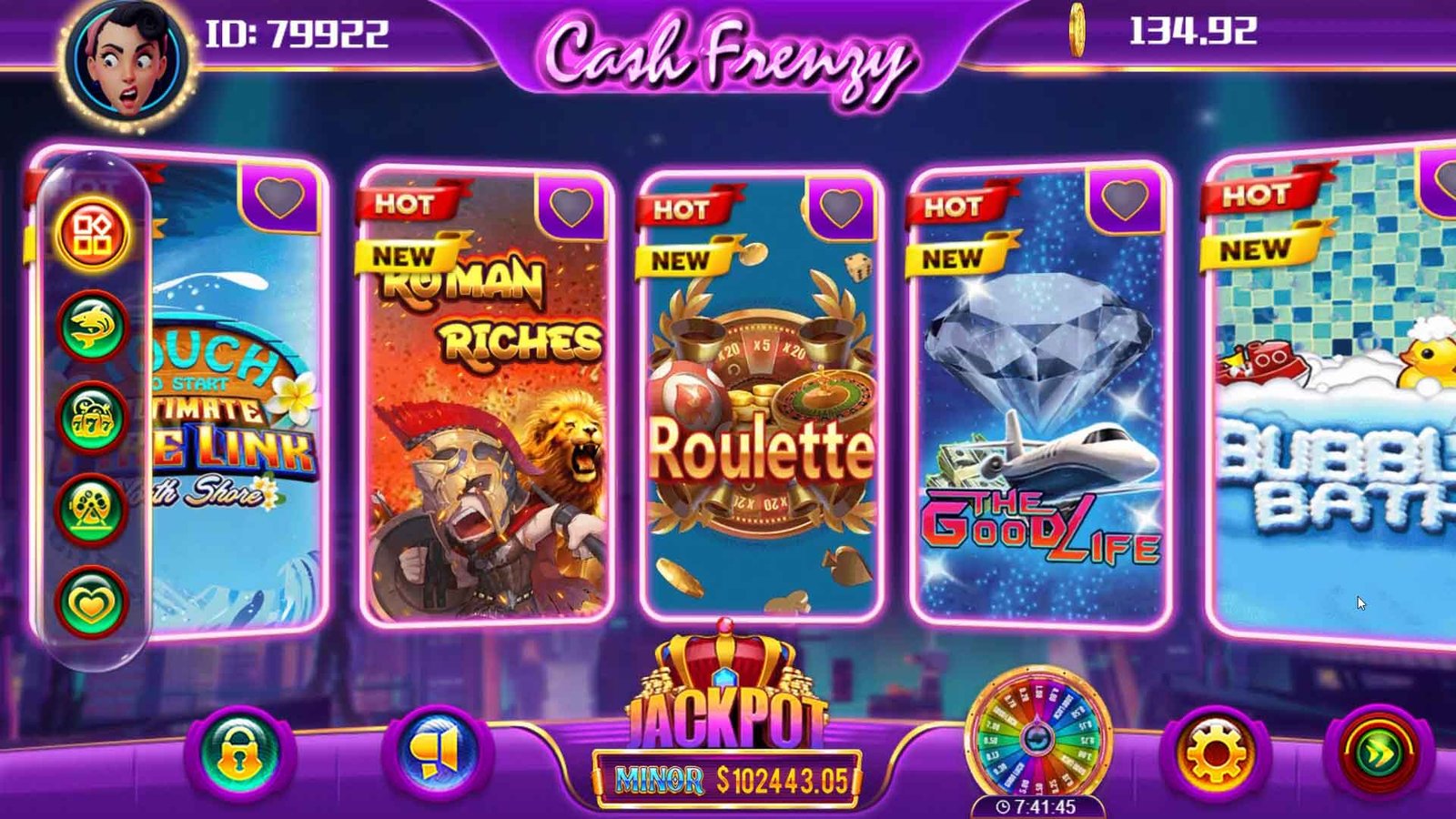Viewport: 1456px width, 819px height.
Task: Select the 777 slots category
Action: pos(92,418)
